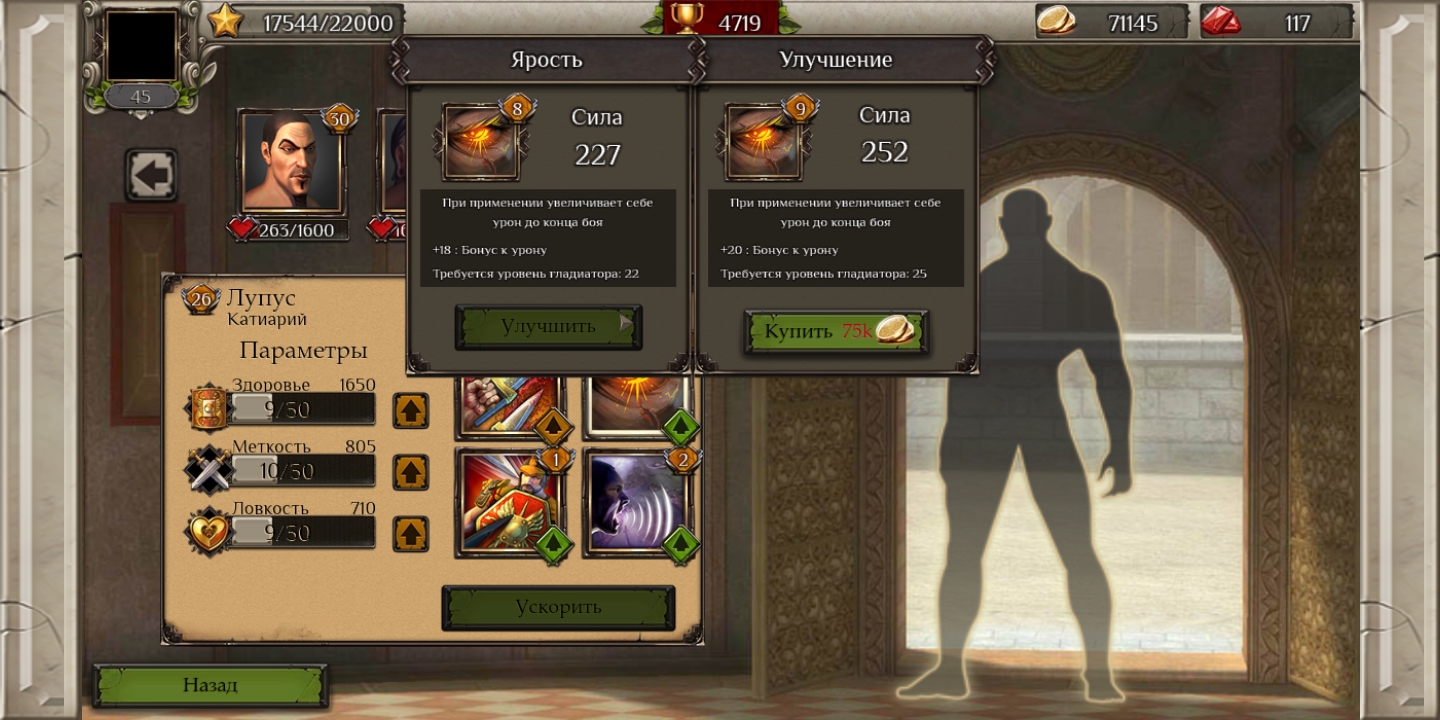The height and width of the screenshot is (720, 1440).
Task: Open the gold coins balance
Action: pos(1110,22)
